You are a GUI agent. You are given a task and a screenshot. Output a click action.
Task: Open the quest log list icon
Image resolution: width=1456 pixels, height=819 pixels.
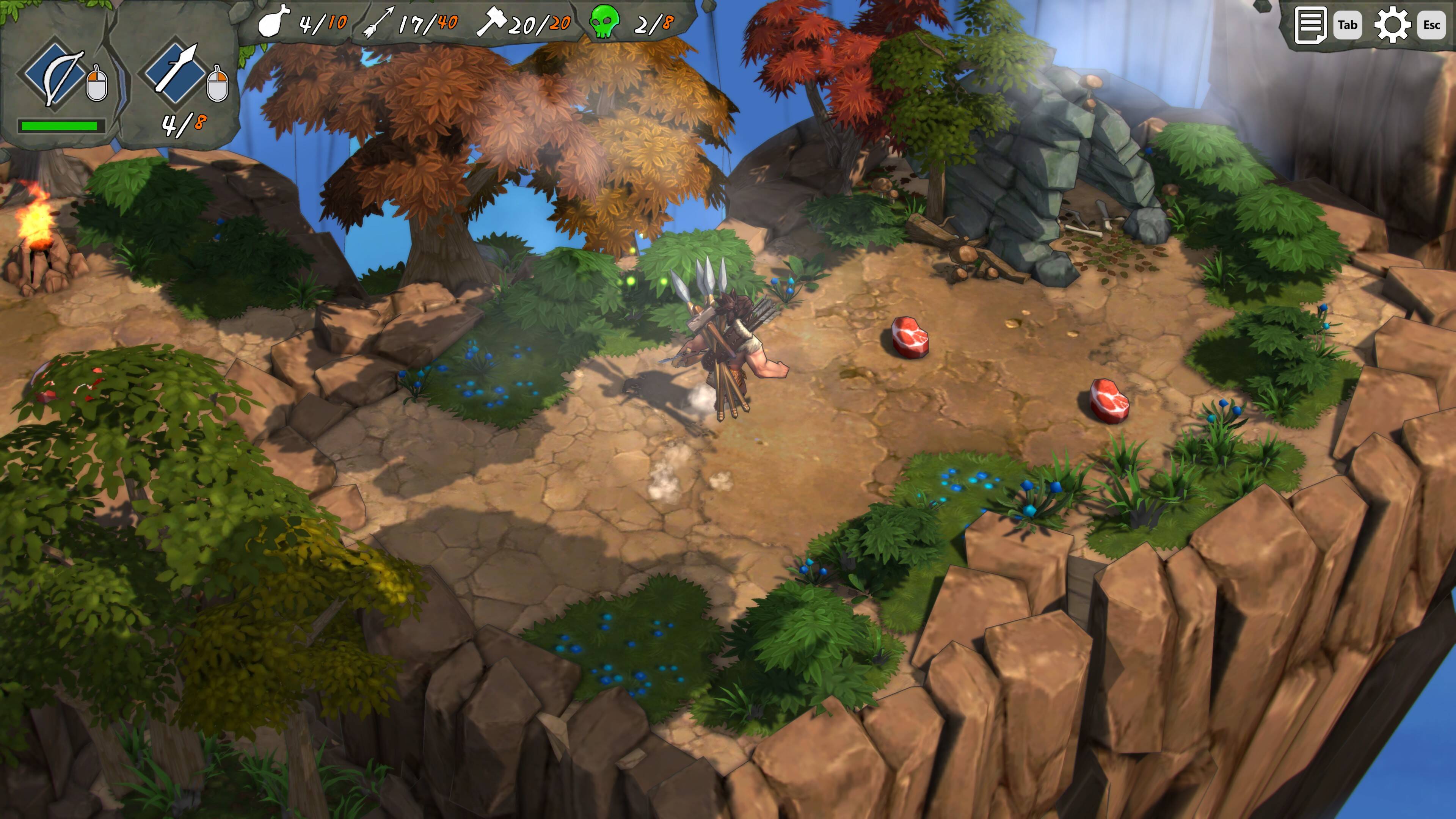click(1309, 24)
